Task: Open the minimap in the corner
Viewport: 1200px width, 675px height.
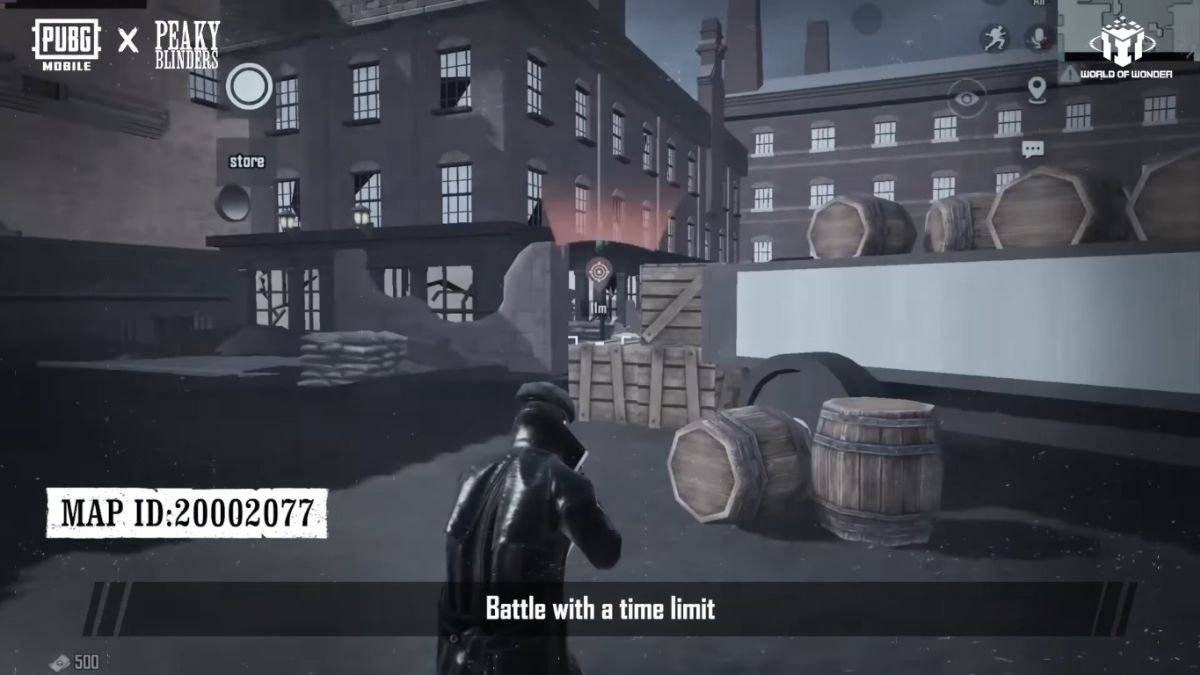Action: click(1128, 30)
